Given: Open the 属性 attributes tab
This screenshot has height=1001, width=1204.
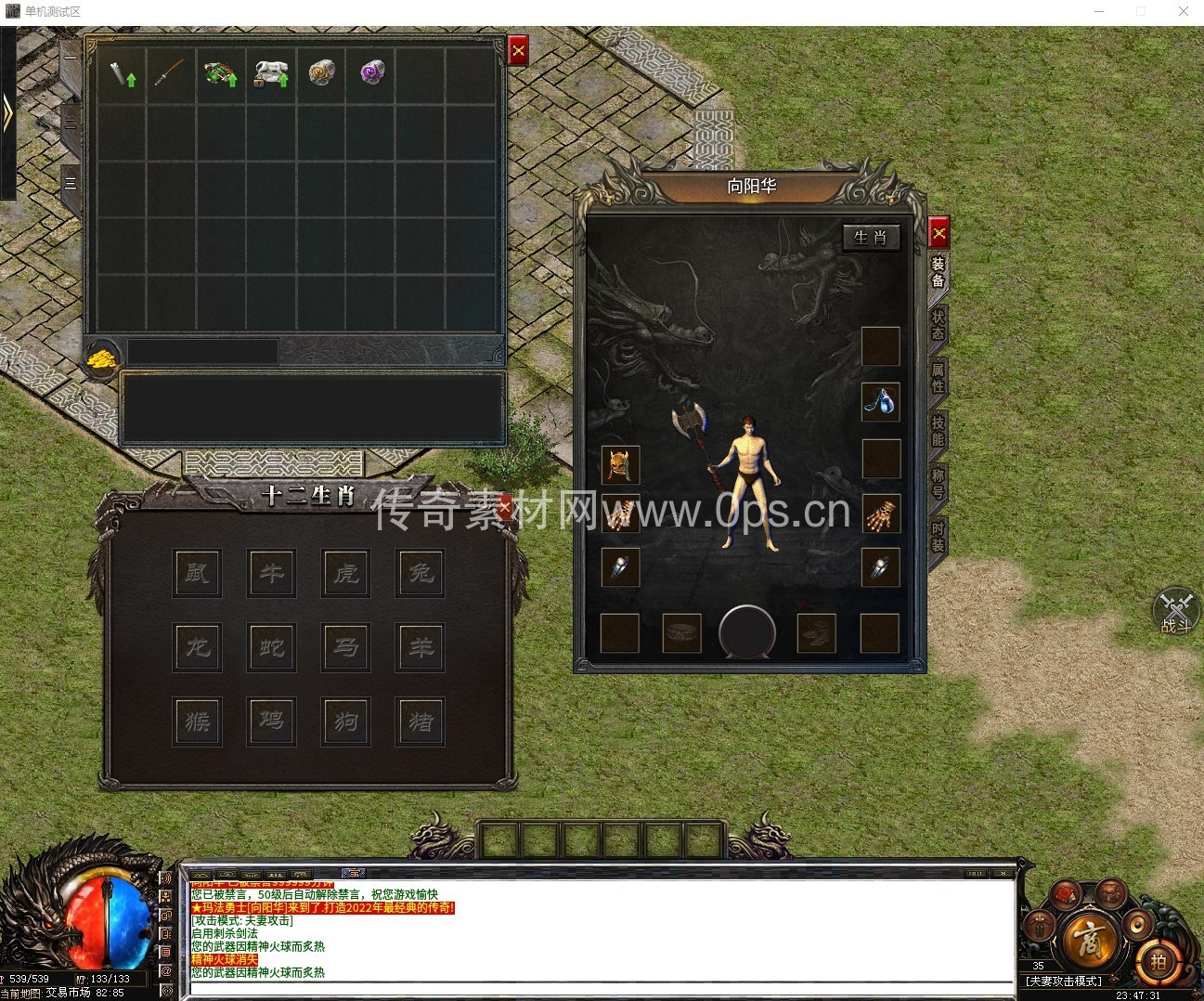Looking at the screenshot, I should [x=938, y=378].
